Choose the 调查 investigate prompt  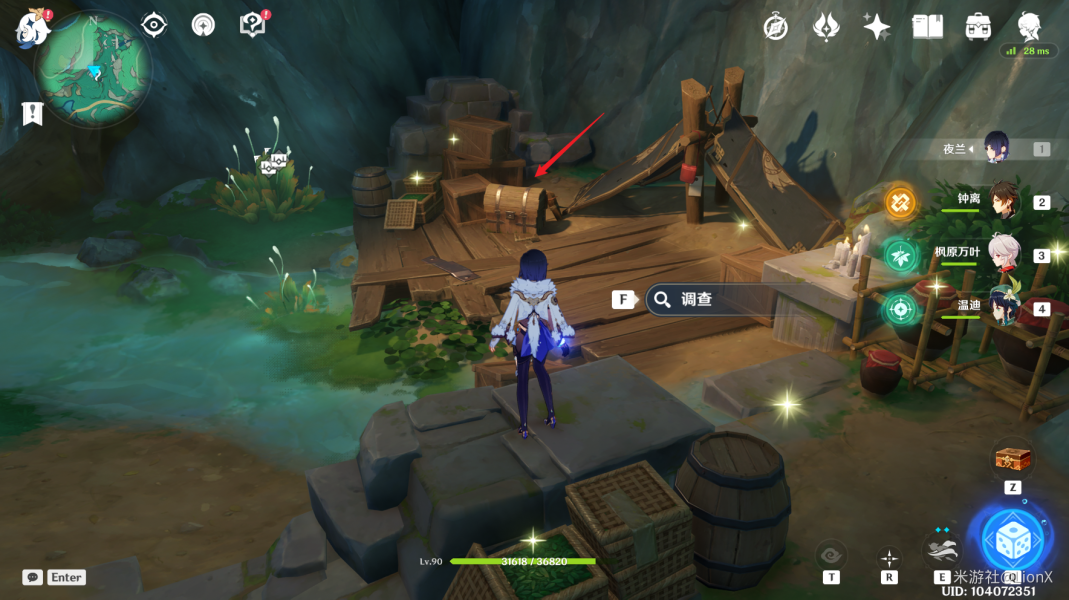click(x=697, y=299)
